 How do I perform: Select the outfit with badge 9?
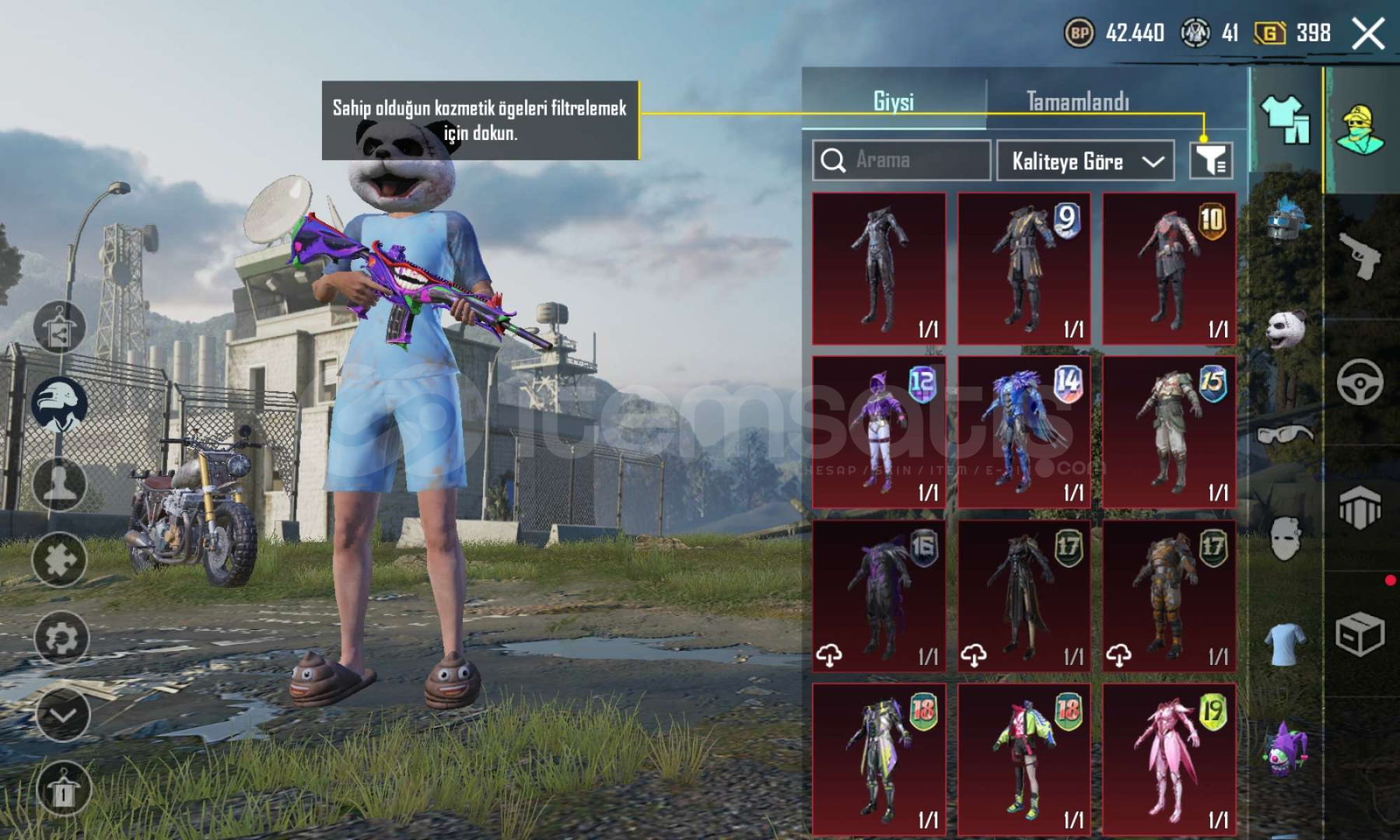(1024, 269)
